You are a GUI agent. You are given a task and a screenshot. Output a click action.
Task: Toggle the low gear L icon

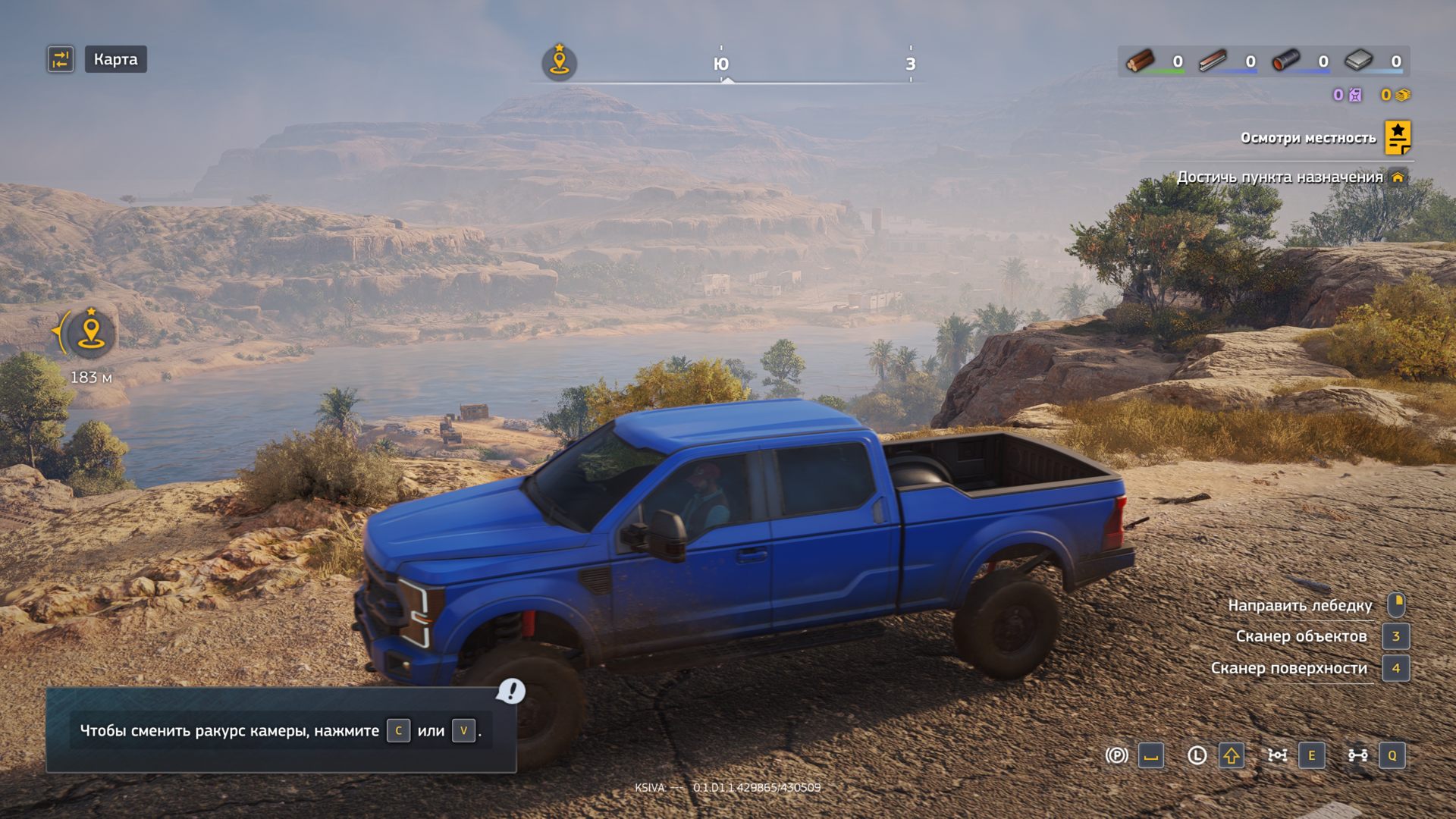(1197, 755)
